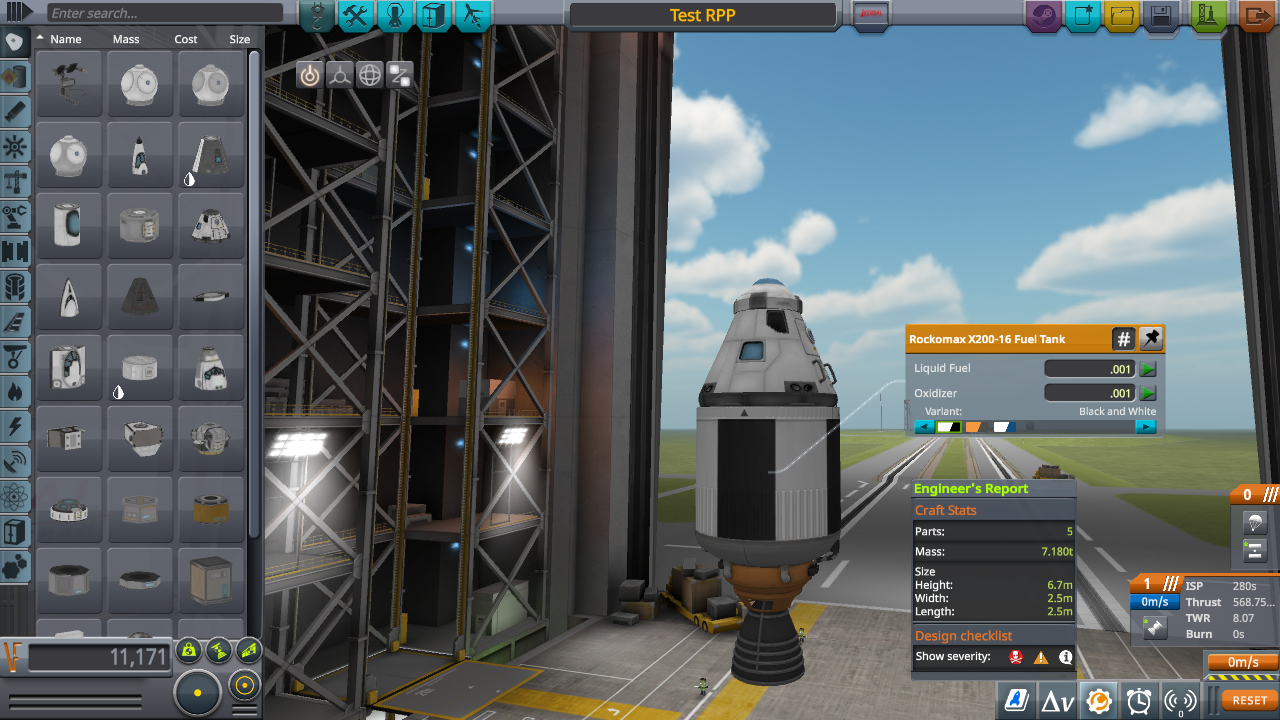Select the orange tank variant swatch
The height and width of the screenshot is (720, 1280).
(973, 427)
